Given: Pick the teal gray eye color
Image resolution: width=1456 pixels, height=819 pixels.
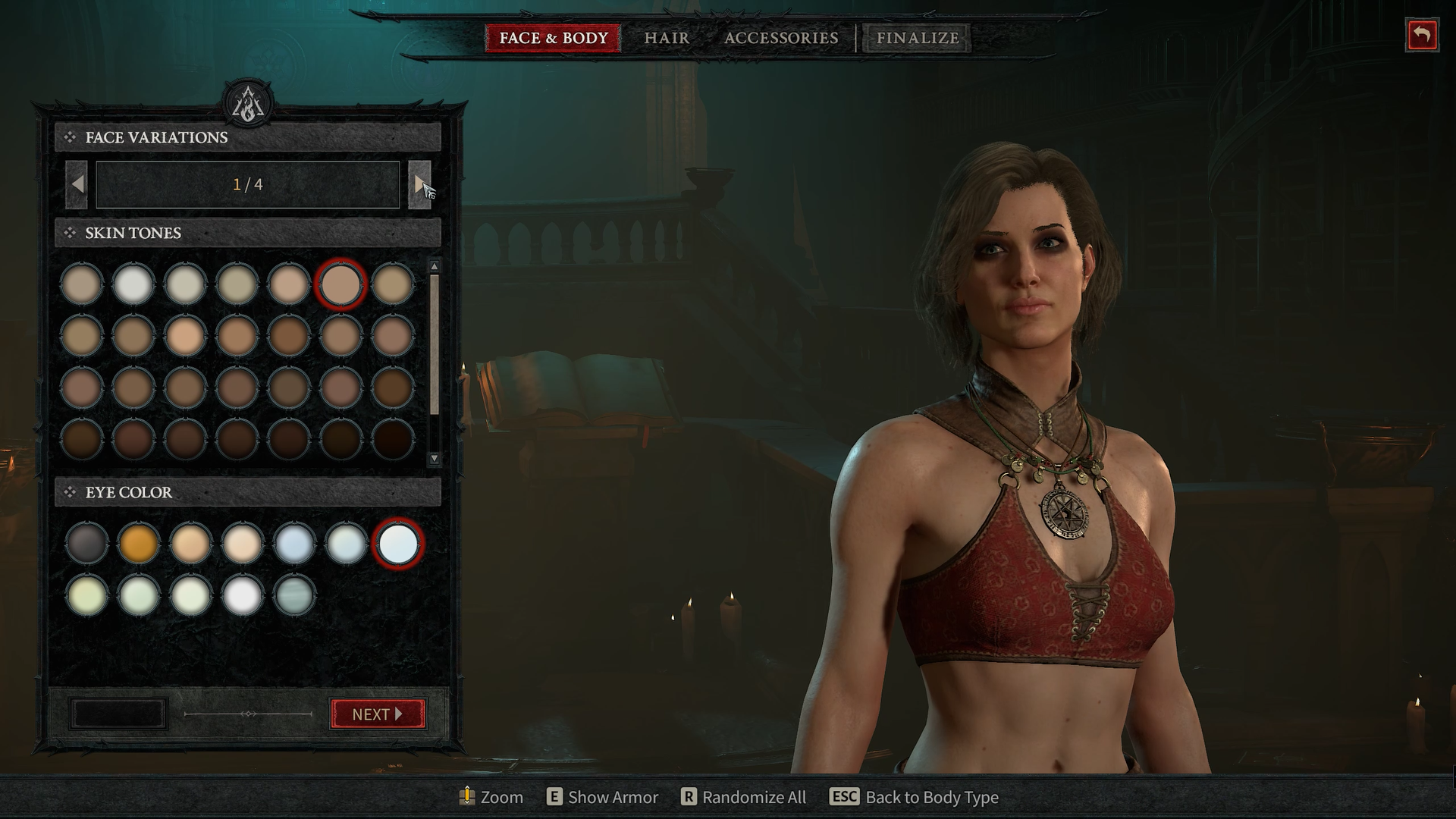Looking at the screenshot, I should click(x=293, y=595).
